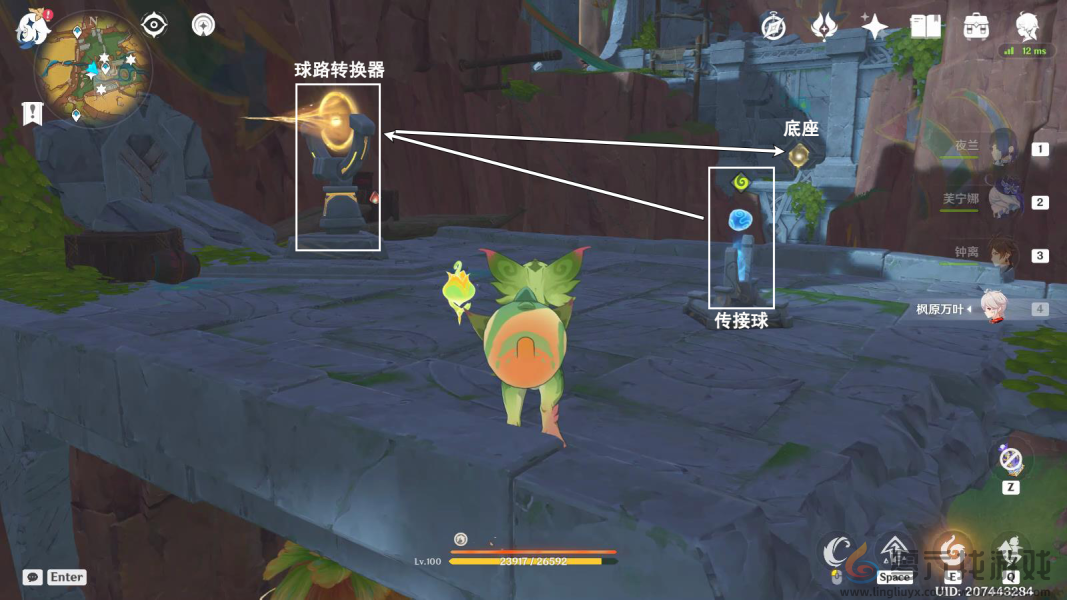Image resolution: width=1067 pixels, height=600 pixels.
Task: Activate the glowing swirl elemental skill
Action: click(951, 551)
